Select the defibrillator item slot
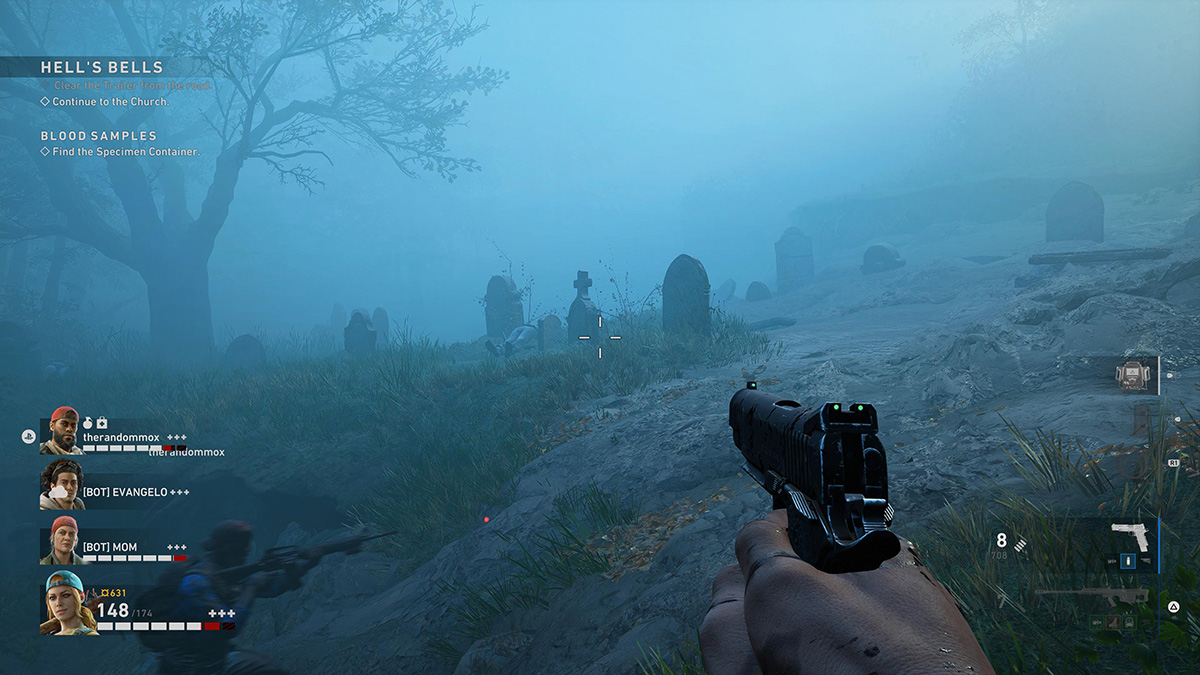 point(1131,374)
